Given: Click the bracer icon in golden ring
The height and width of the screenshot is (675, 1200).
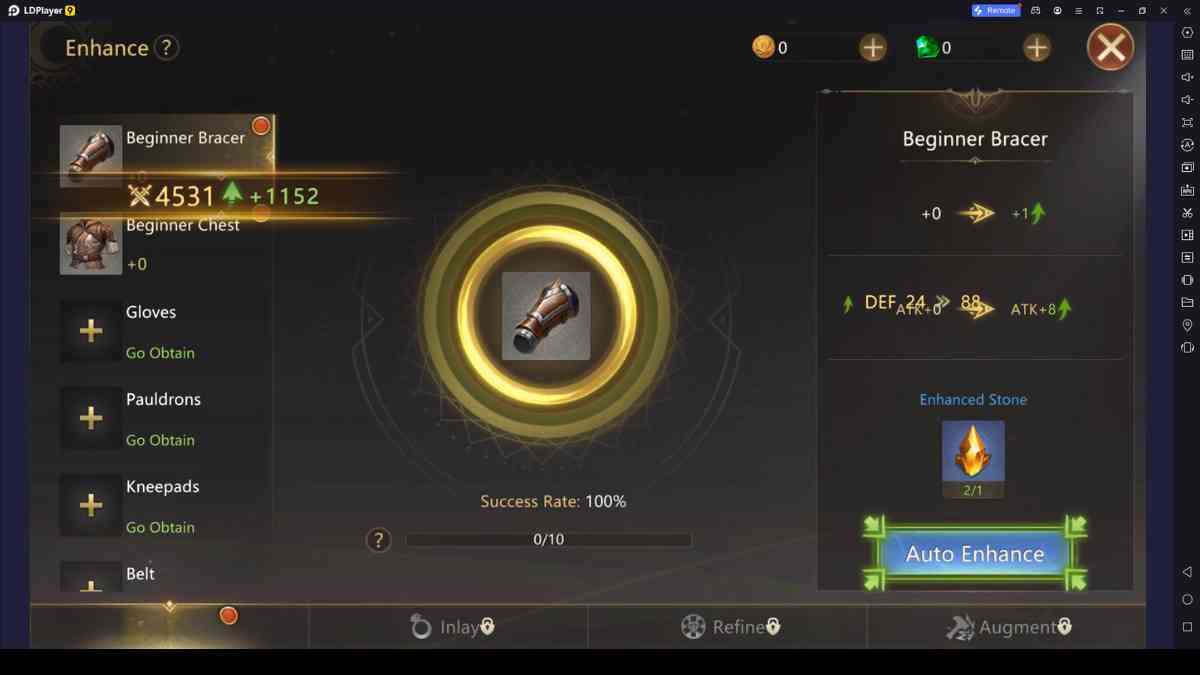Looking at the screenshot, I should [x=546, y=316].
